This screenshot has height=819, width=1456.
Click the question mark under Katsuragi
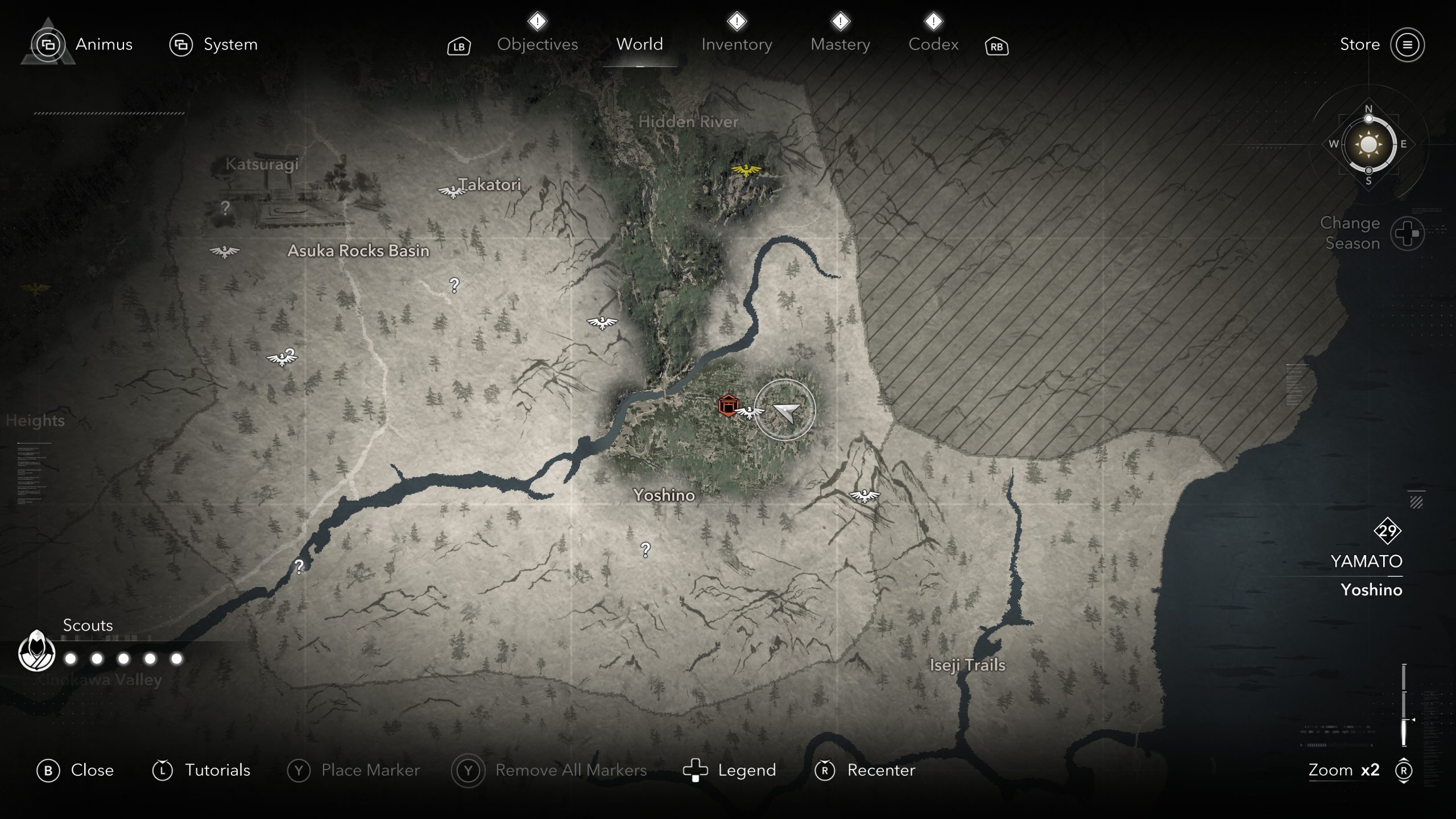pyautogui.click(x=225, y=208)
